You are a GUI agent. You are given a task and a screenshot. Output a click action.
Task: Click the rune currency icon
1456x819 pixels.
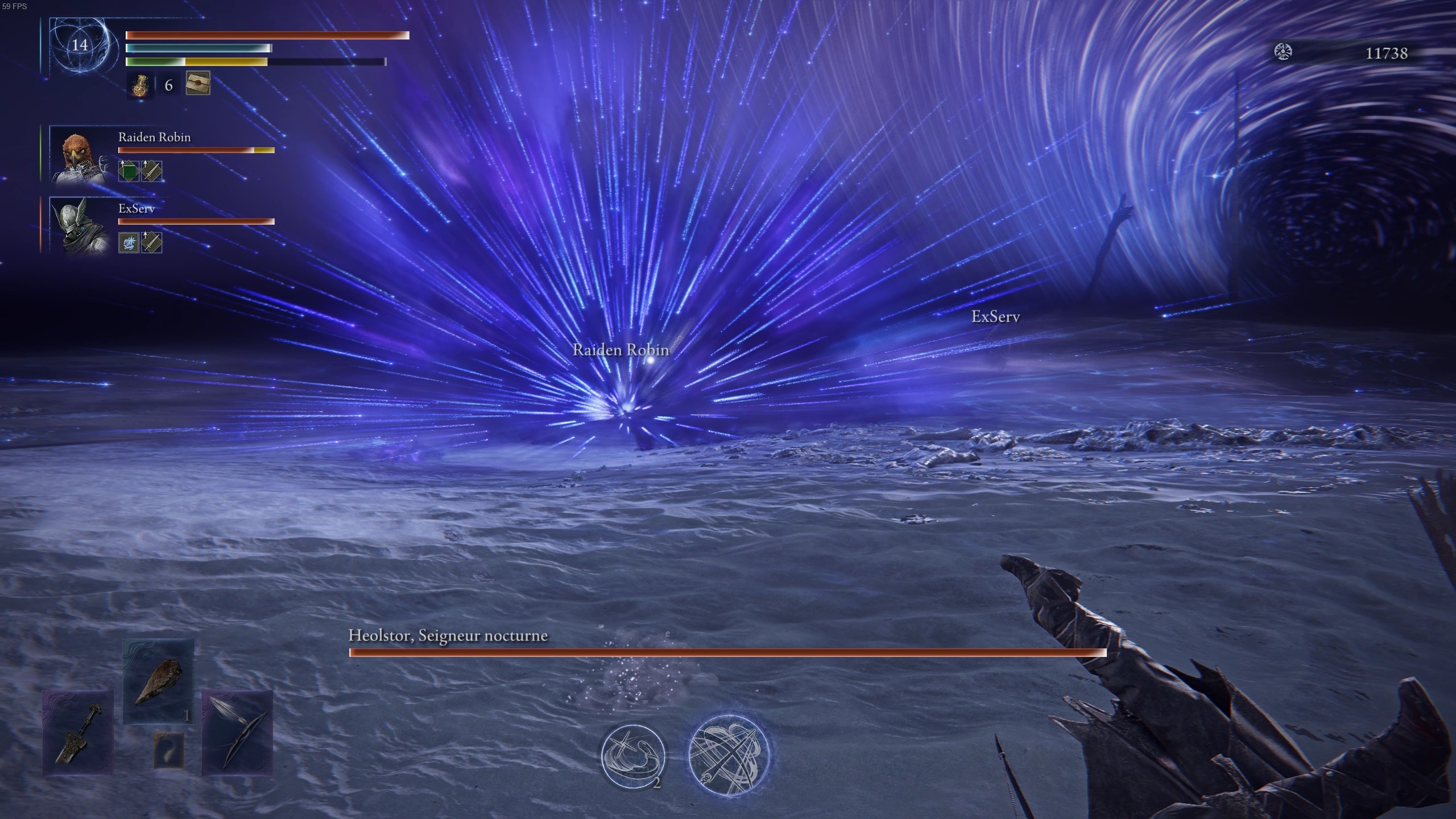tap(1283, 52)
